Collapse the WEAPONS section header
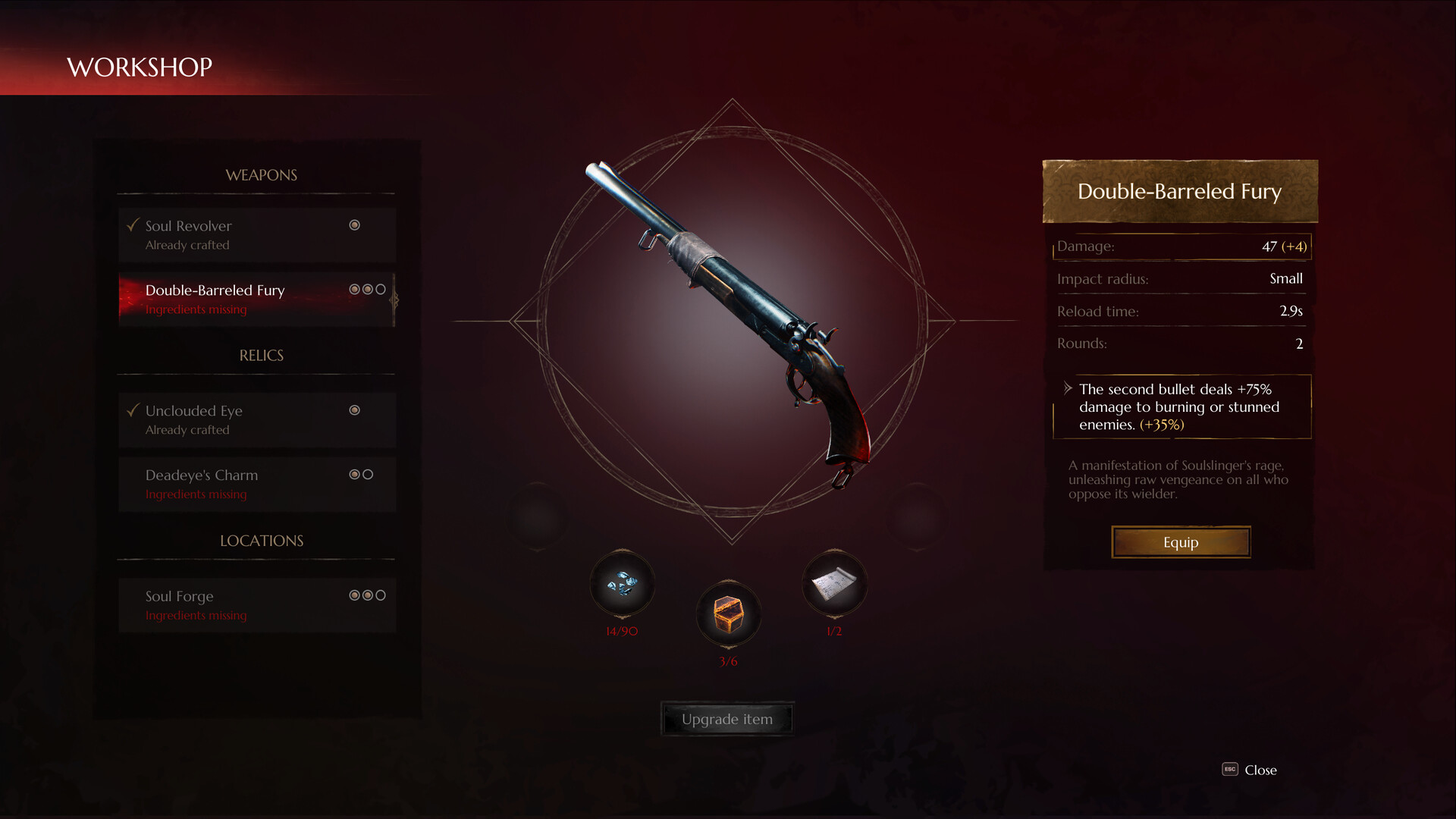The width and height of the screenshot is (1456, 819). coord(261,174)
